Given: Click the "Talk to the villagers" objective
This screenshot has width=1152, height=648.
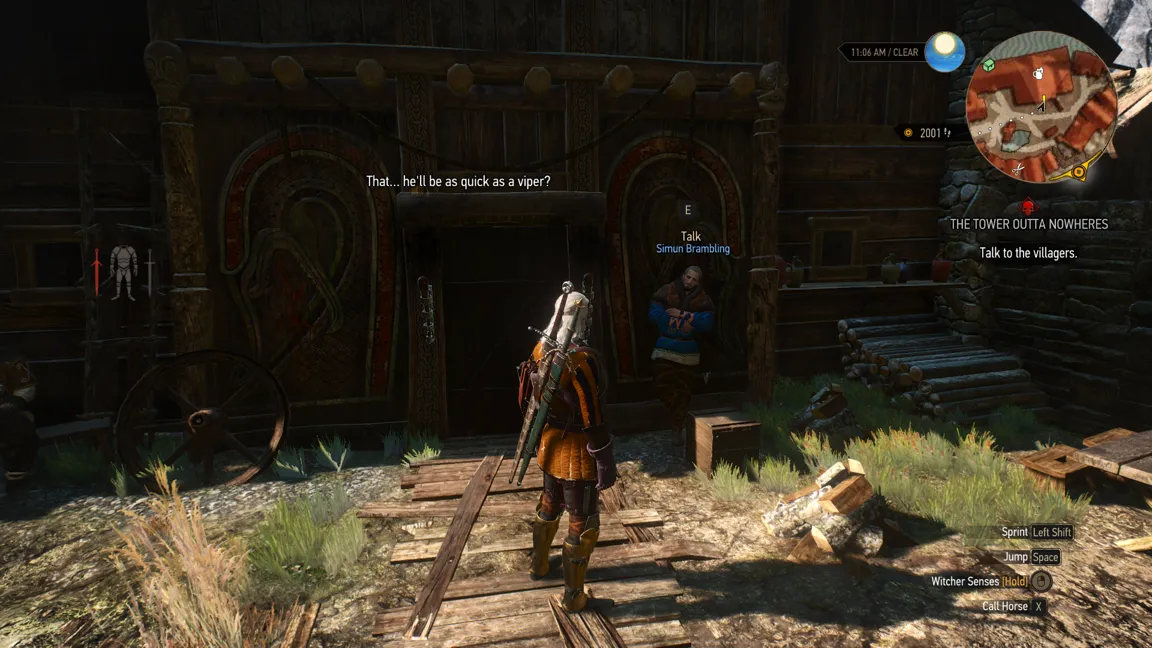Looking at the screenshot, I should click(x=1028, y=253).
